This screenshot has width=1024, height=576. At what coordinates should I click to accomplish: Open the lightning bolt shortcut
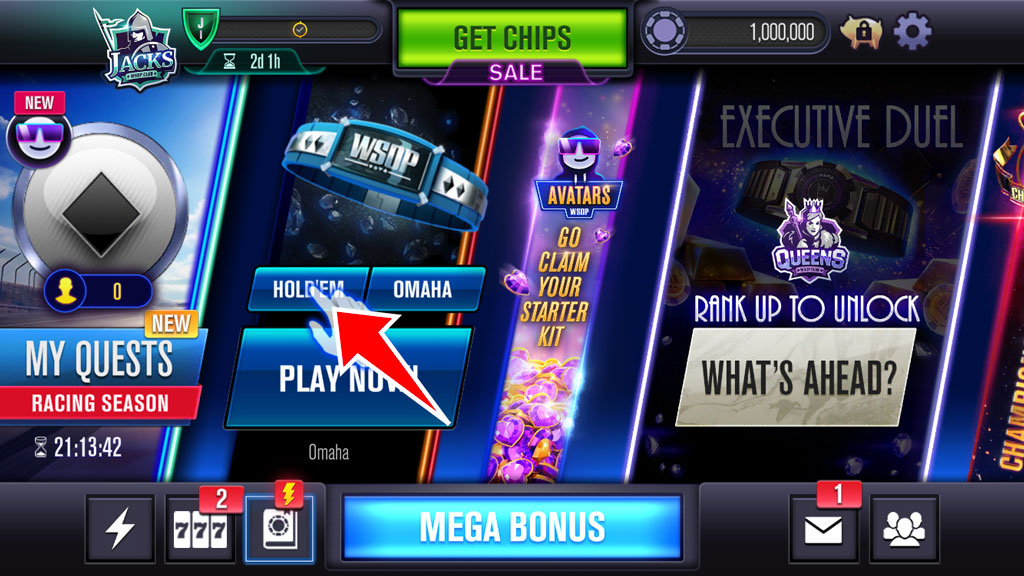(120, 528)
